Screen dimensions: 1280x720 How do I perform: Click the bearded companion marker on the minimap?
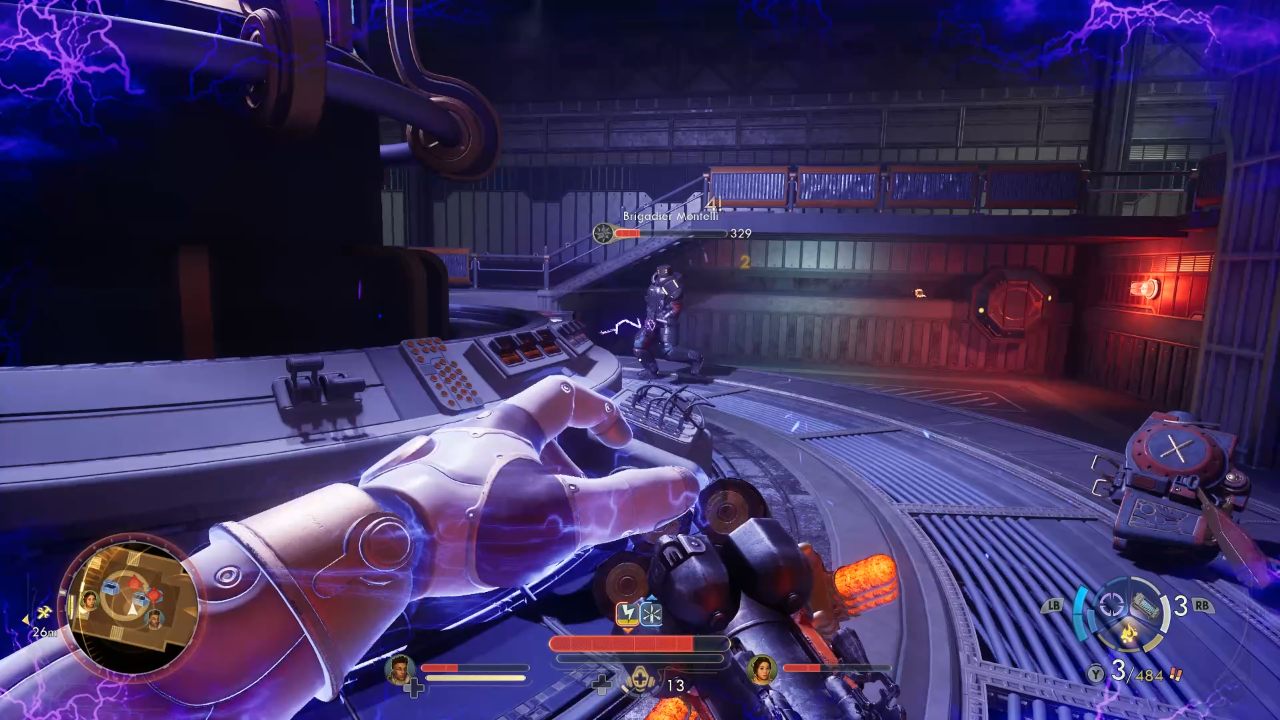click(x=154, y=619)
